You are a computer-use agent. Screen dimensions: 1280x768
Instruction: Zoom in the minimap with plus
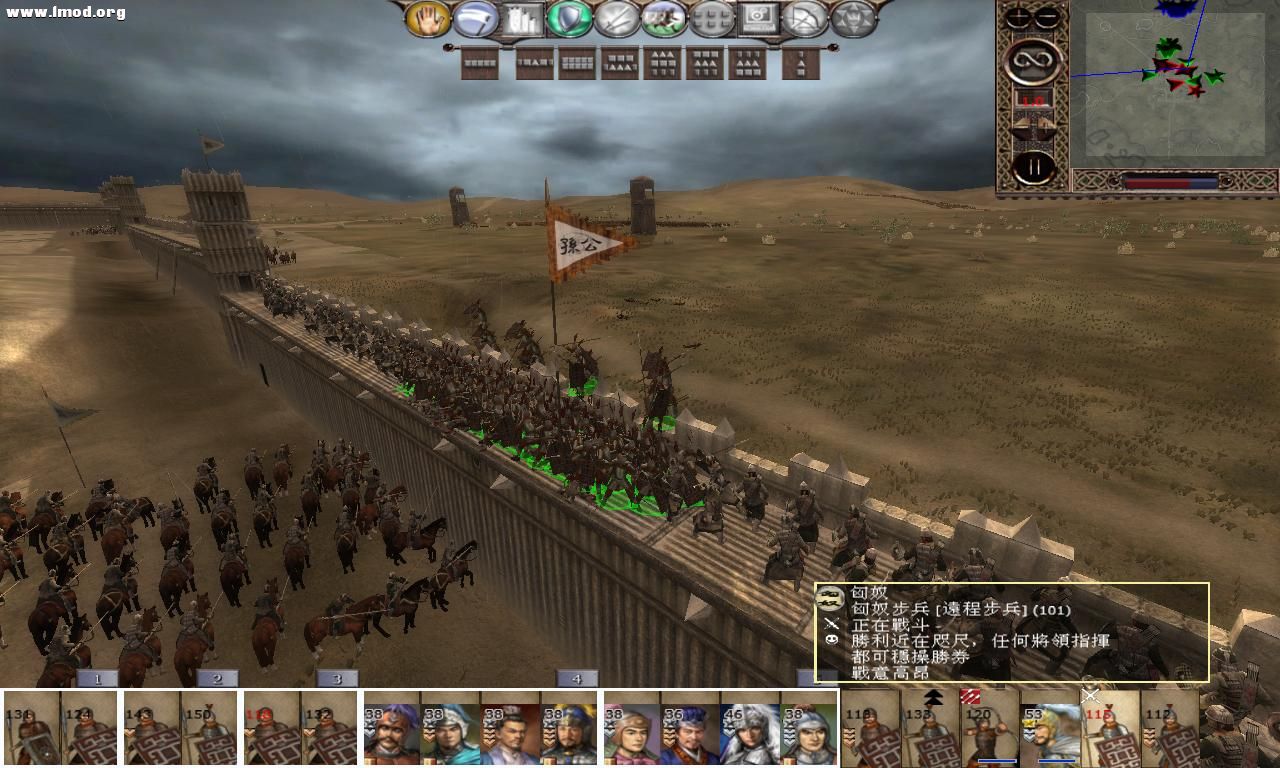[x=1019, y=18]
